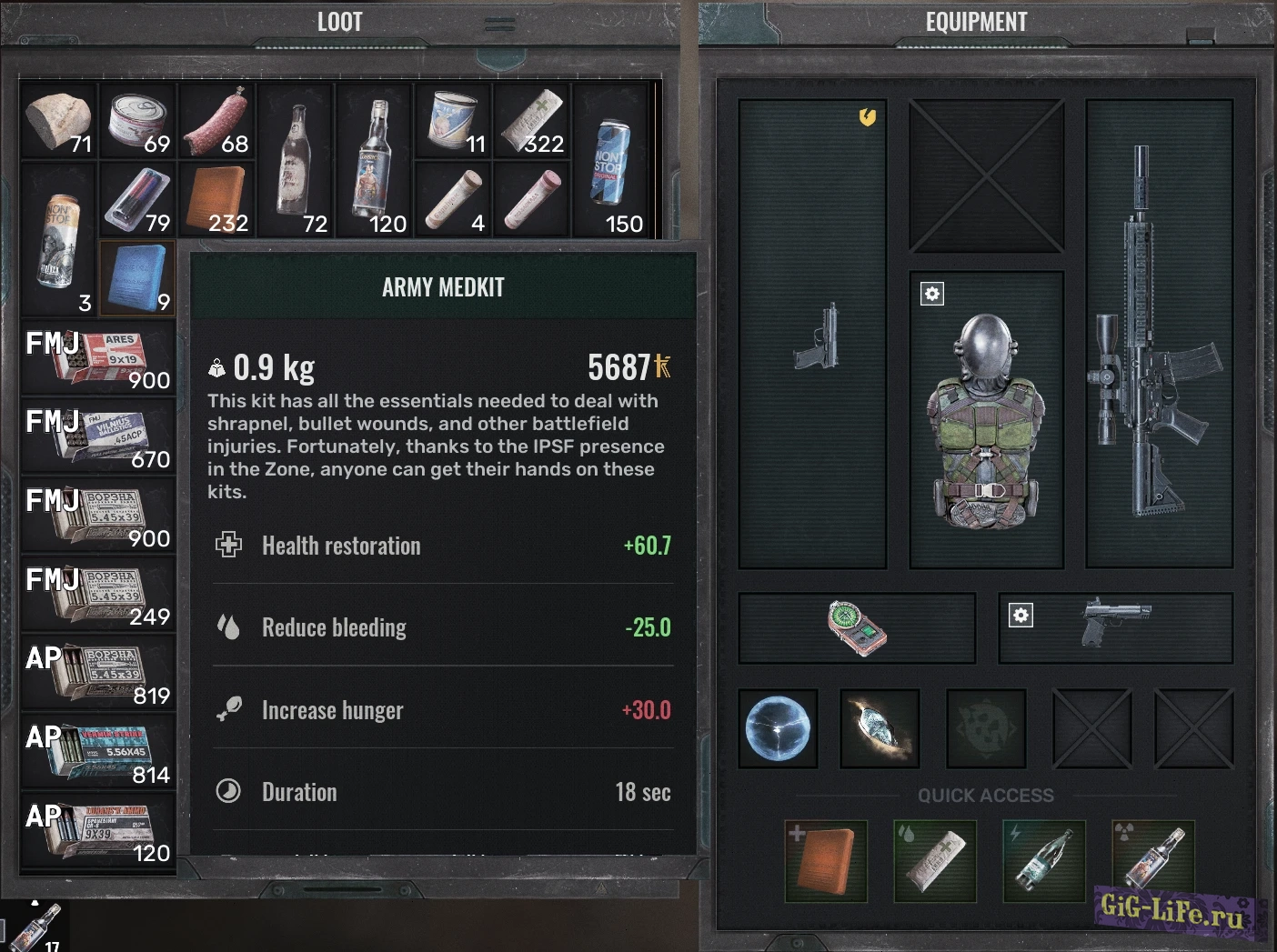
Task: Select the equipped scoped assault rifle
Action: click(x=1158, y=334)
